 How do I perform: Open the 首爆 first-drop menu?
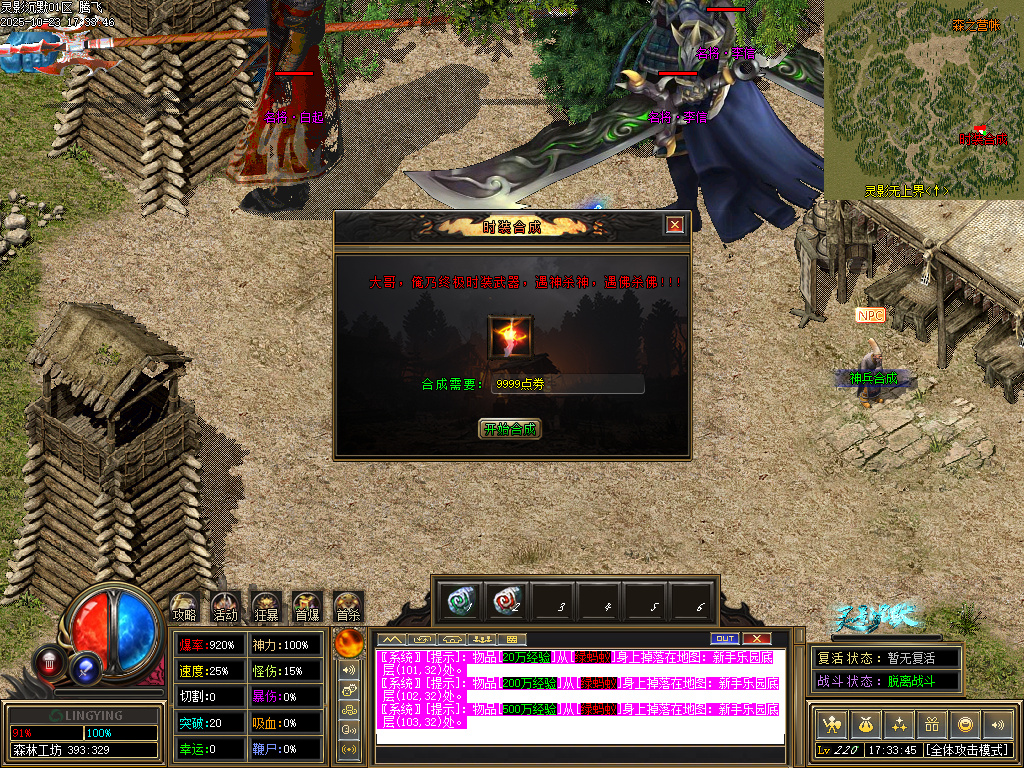tap(307, 604)
